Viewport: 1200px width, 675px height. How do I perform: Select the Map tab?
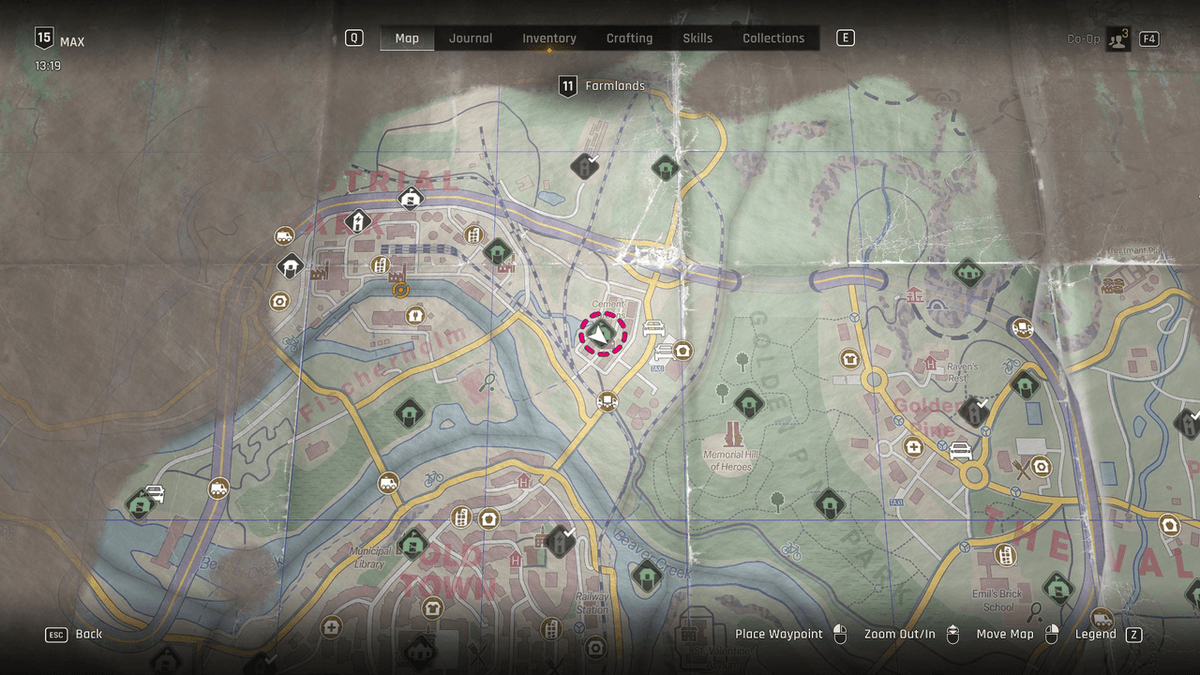407,38
